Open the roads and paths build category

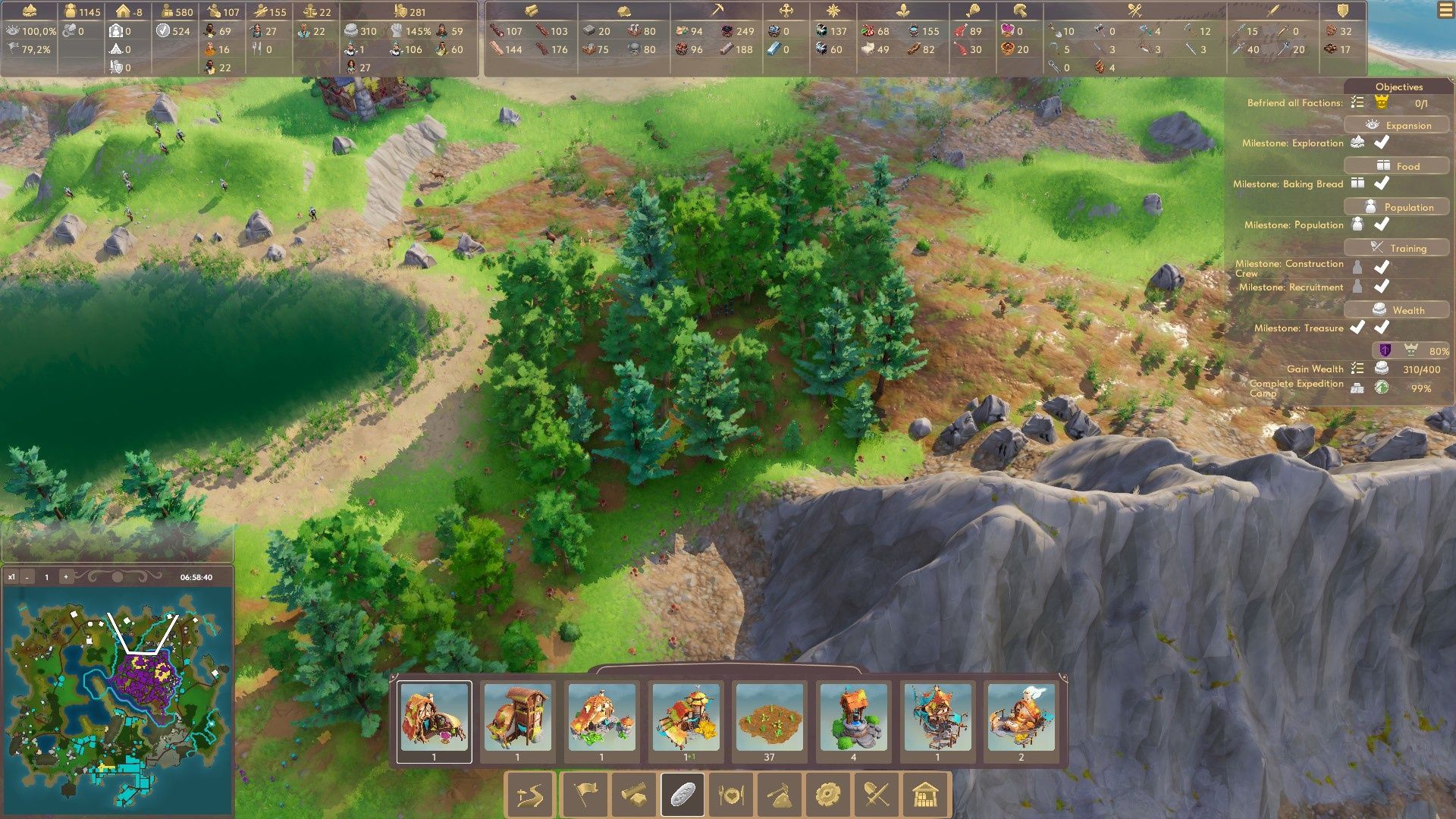[x=530, y=795]
